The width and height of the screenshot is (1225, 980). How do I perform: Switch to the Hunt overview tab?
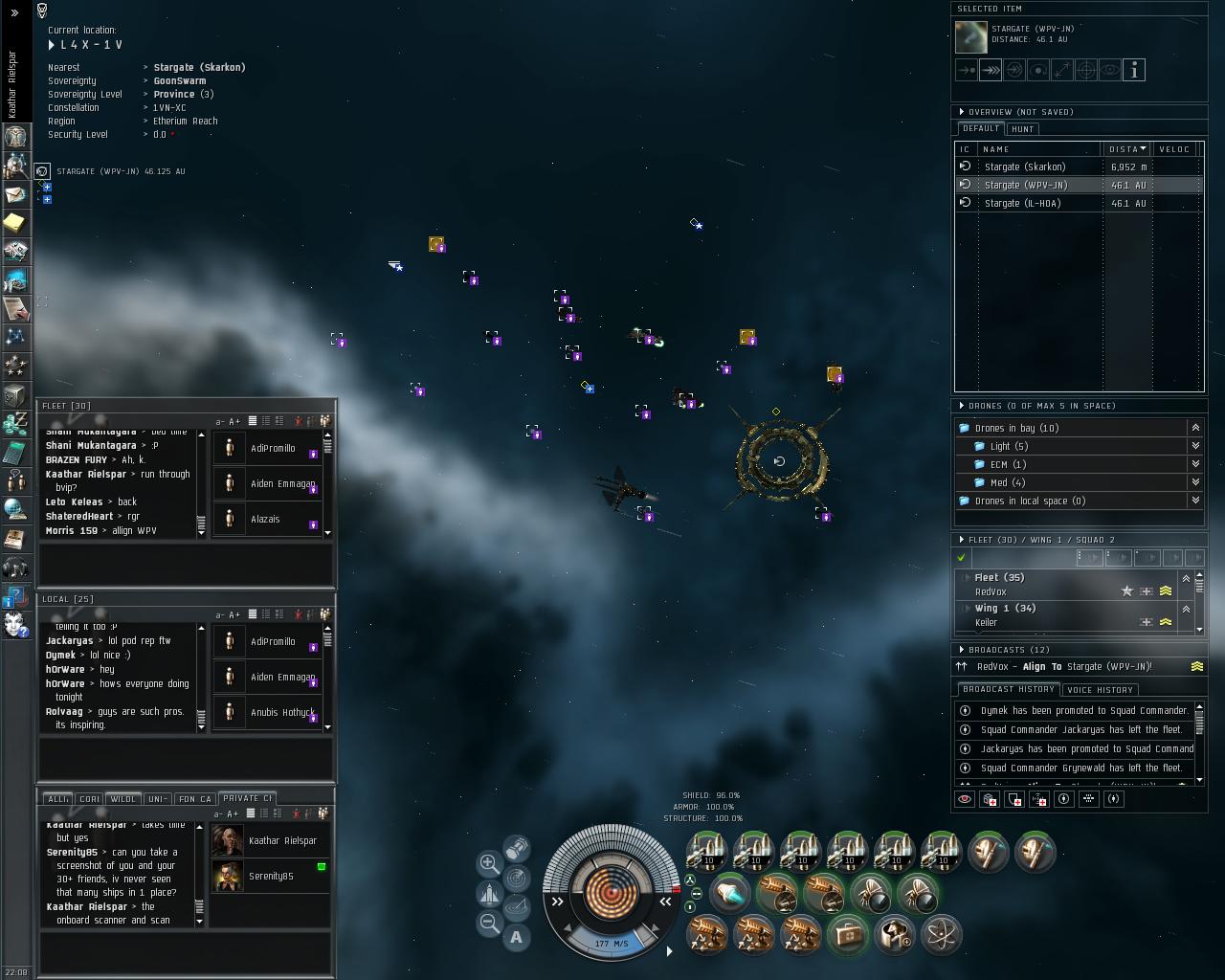[1022, 129]
